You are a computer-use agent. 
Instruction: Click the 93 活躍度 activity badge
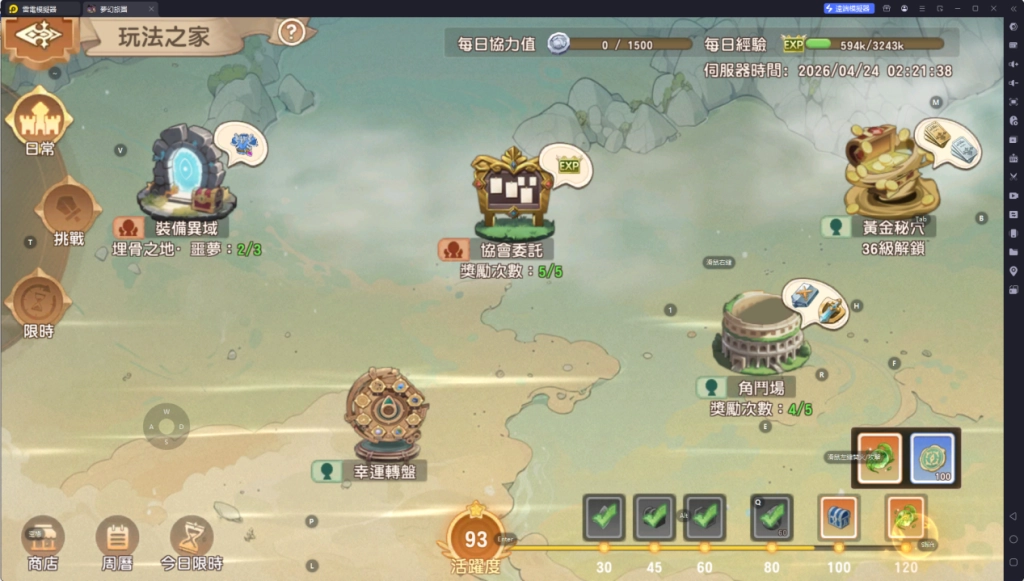click(x=476, y=540)
